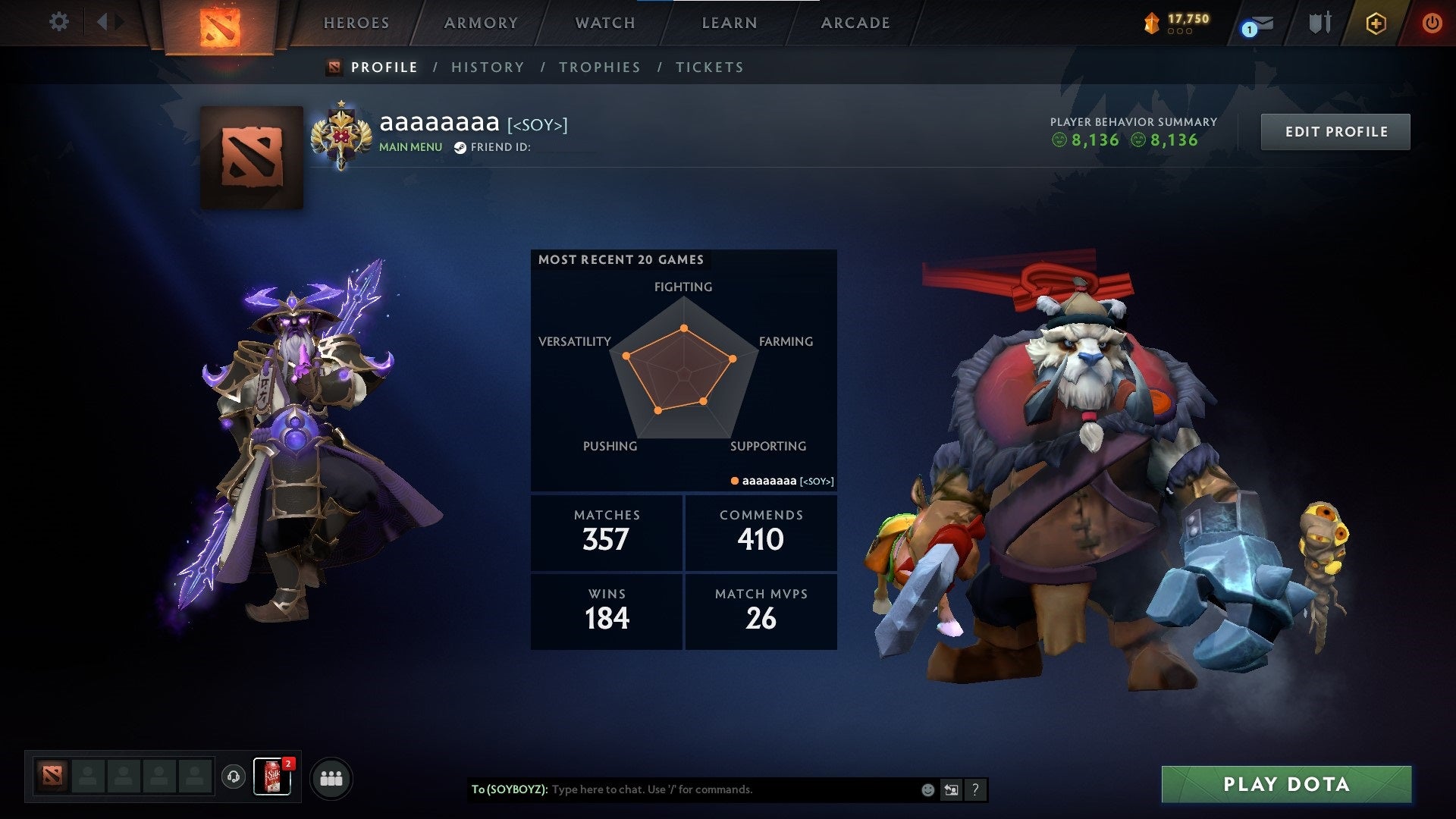
Task: Click the EDIT PROFILE button
Action: click(x=1335, y=130)
